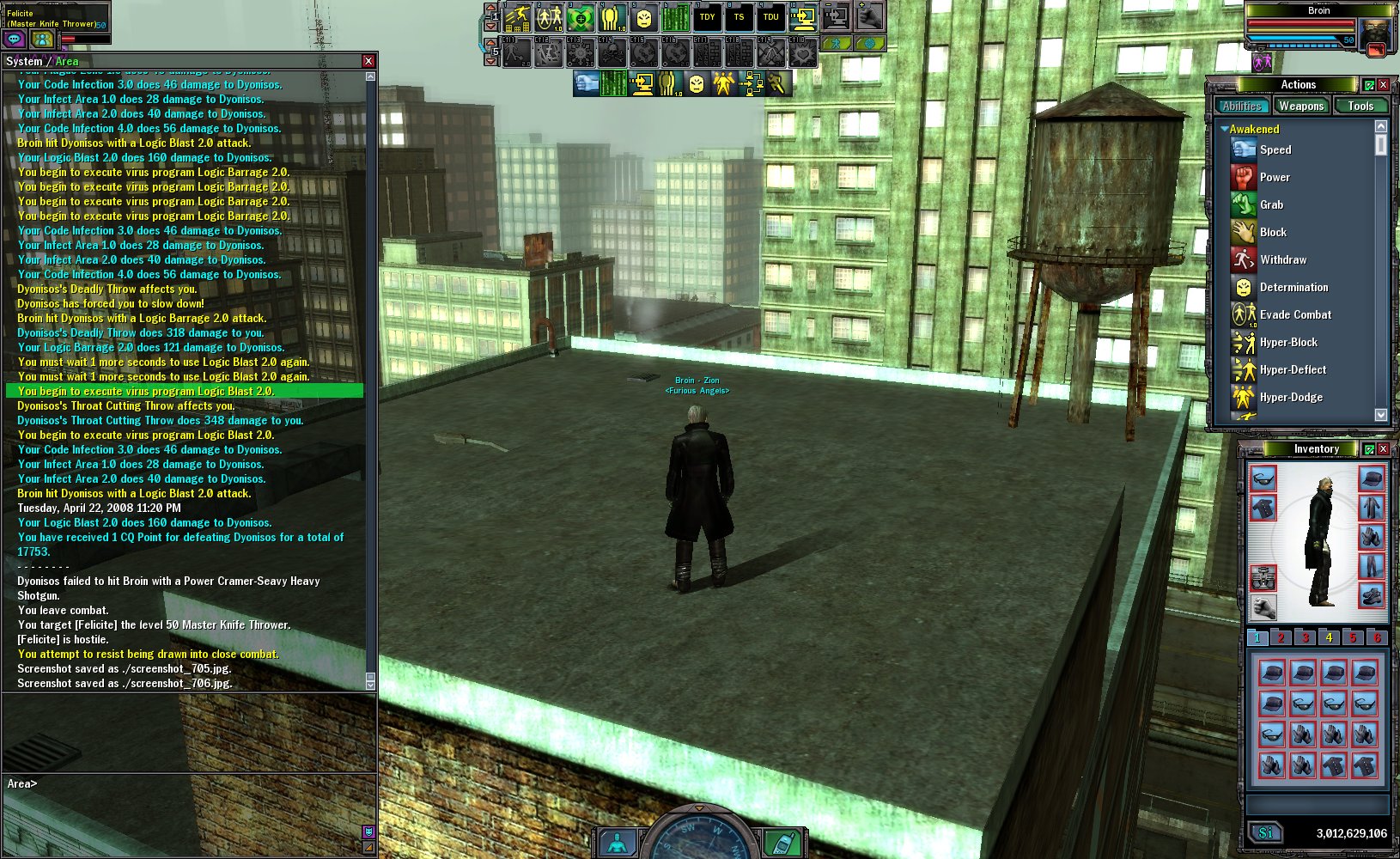Activate Evade Combat from abilities list
The height and width of the screenshot is (859, 1400).
(1294, 314)
